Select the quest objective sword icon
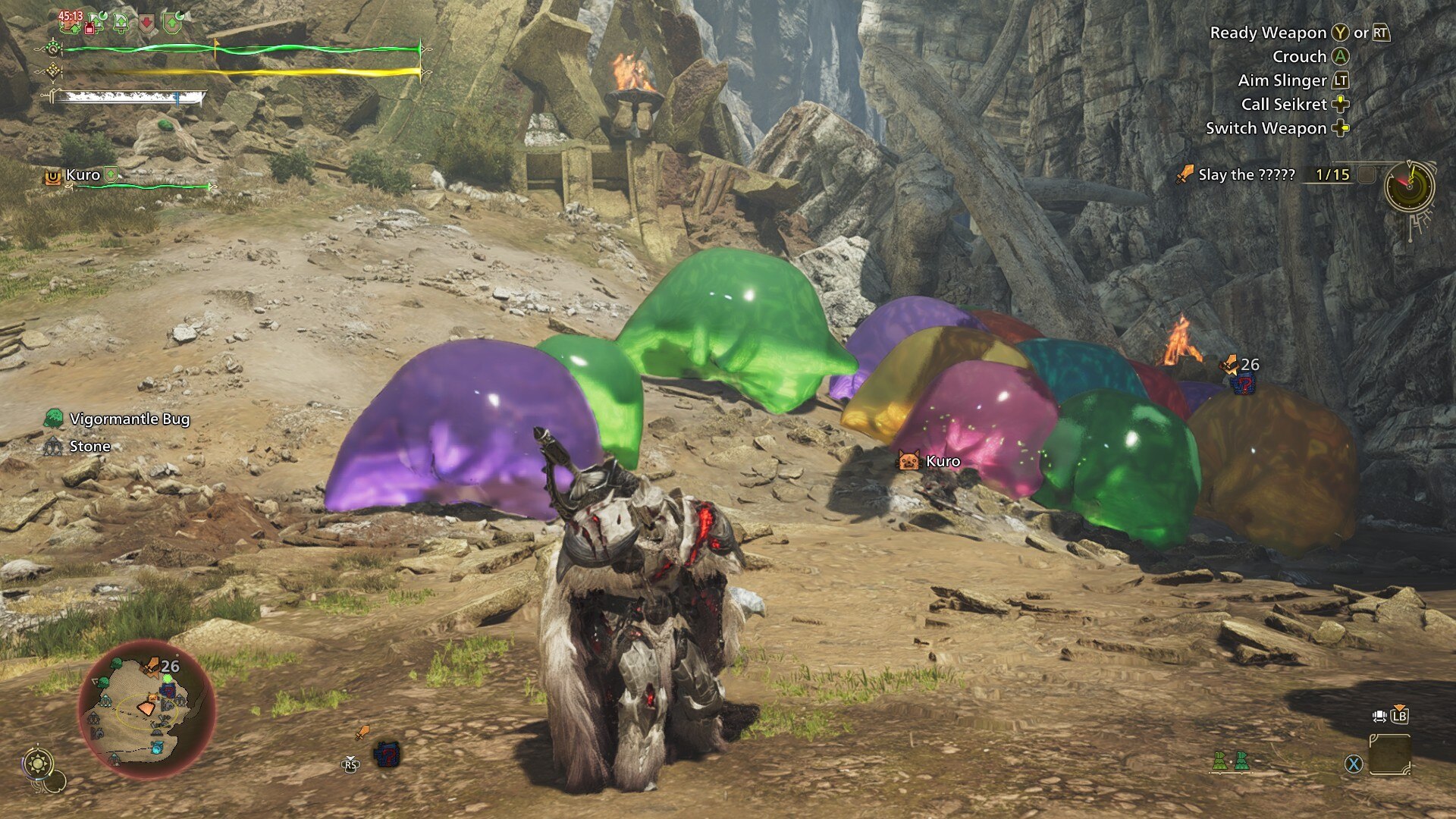The image size is (1456, 819). [x=1184, y=175]
